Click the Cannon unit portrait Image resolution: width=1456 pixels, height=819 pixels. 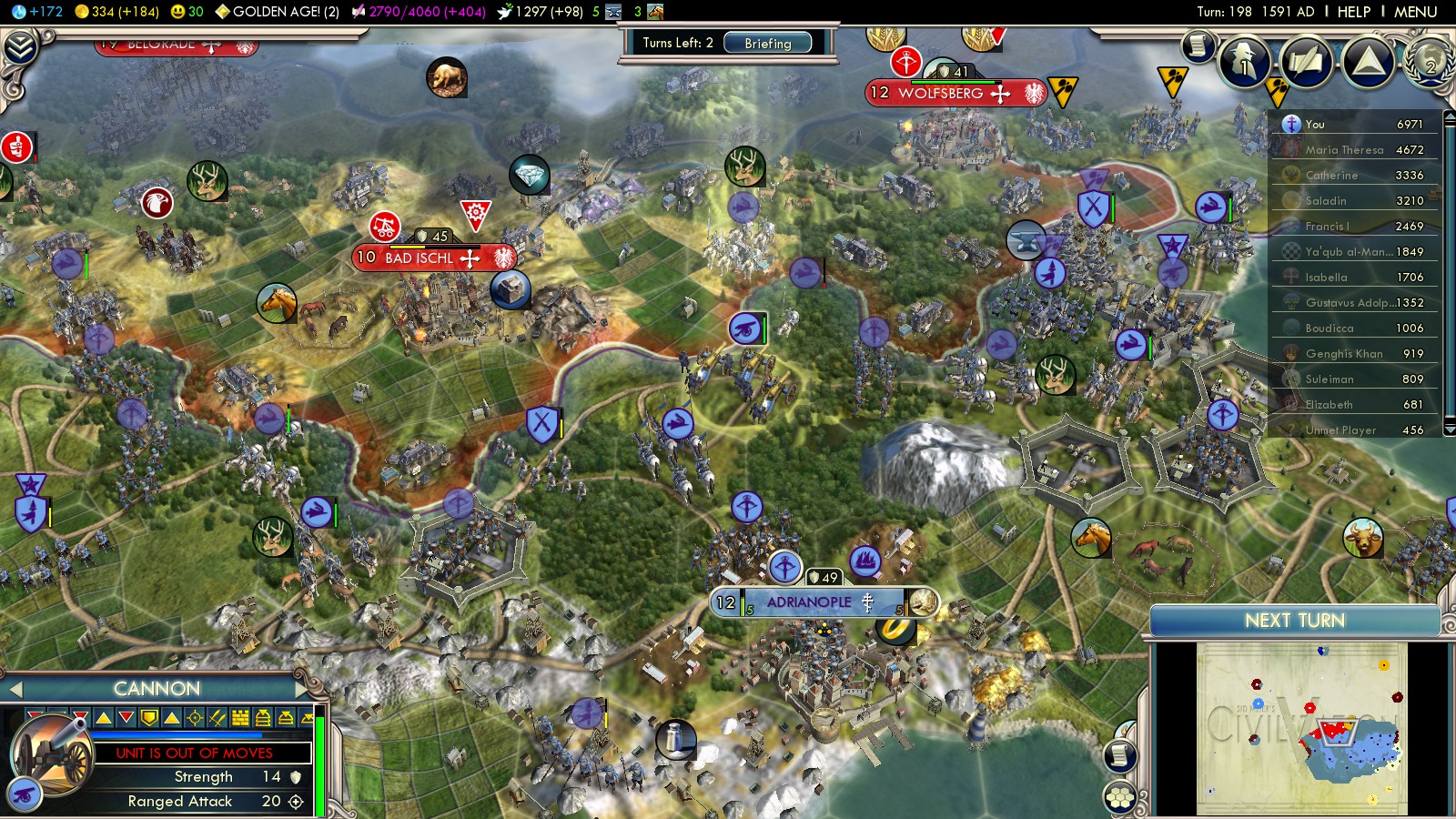[50, 755]
